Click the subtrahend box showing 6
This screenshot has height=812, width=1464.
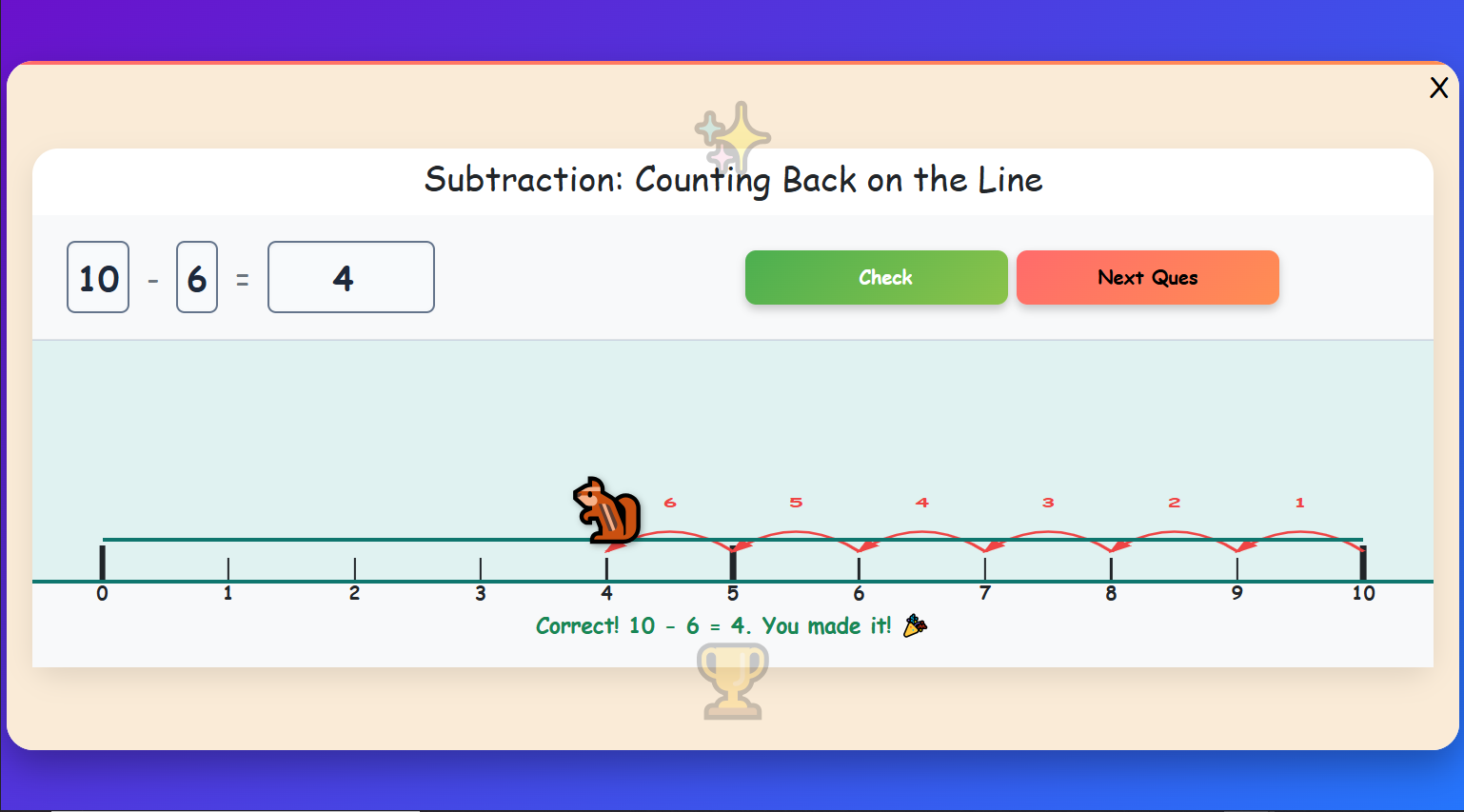tap(197, 277)
